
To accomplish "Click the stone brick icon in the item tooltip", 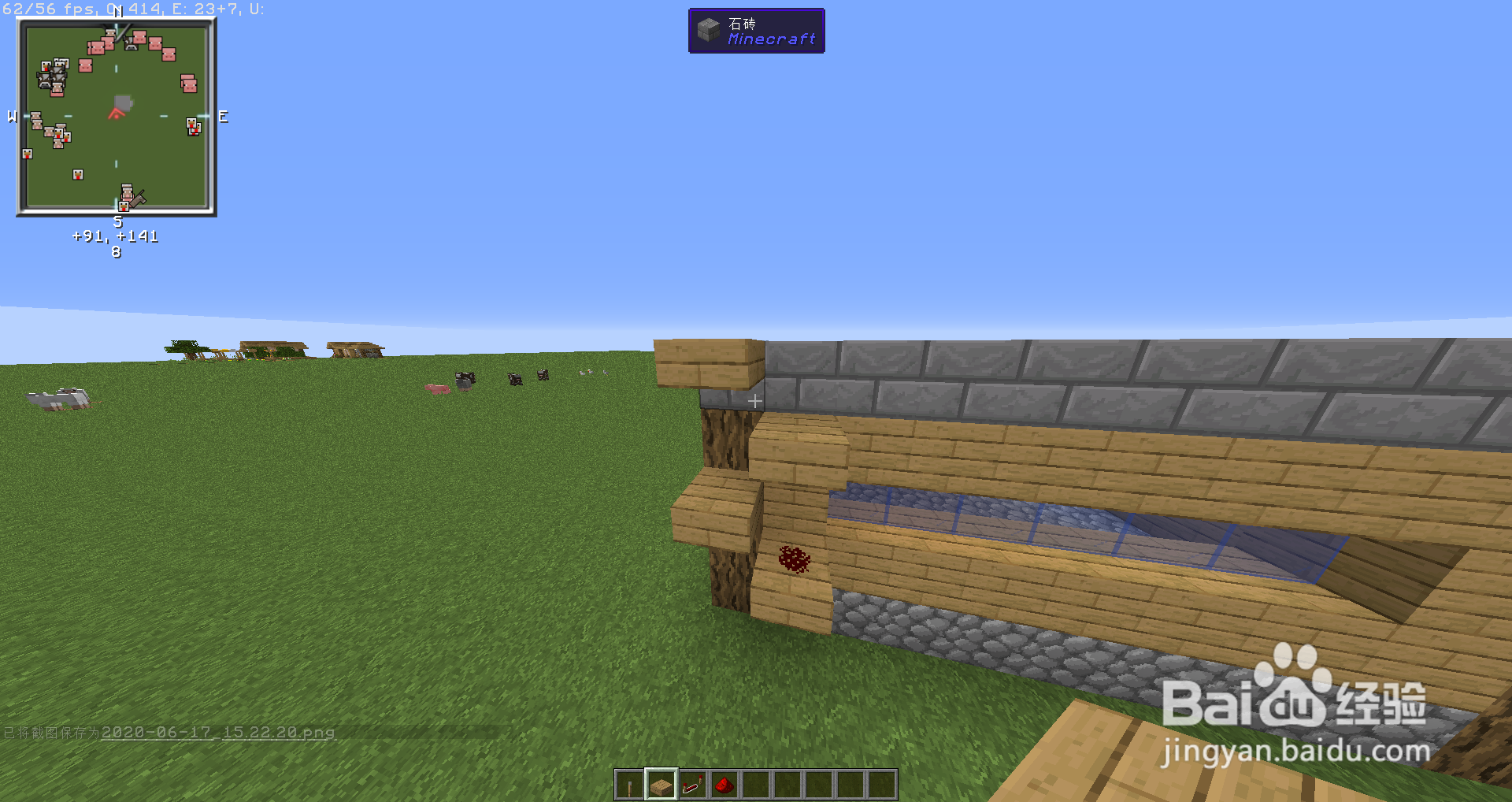I will coord(707,31).
